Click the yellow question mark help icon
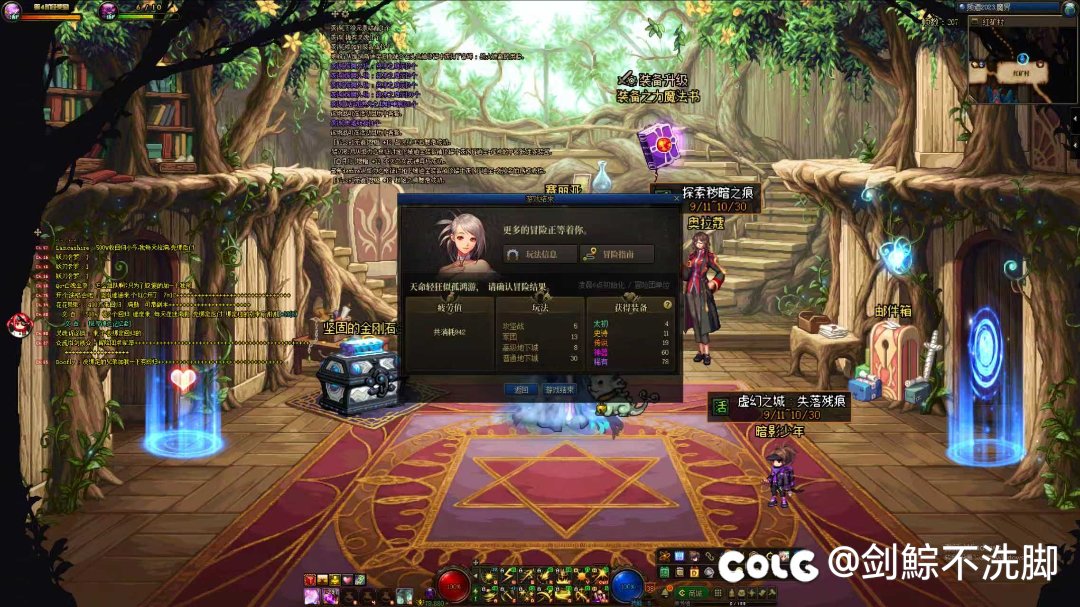 click(x=667, y=304)
